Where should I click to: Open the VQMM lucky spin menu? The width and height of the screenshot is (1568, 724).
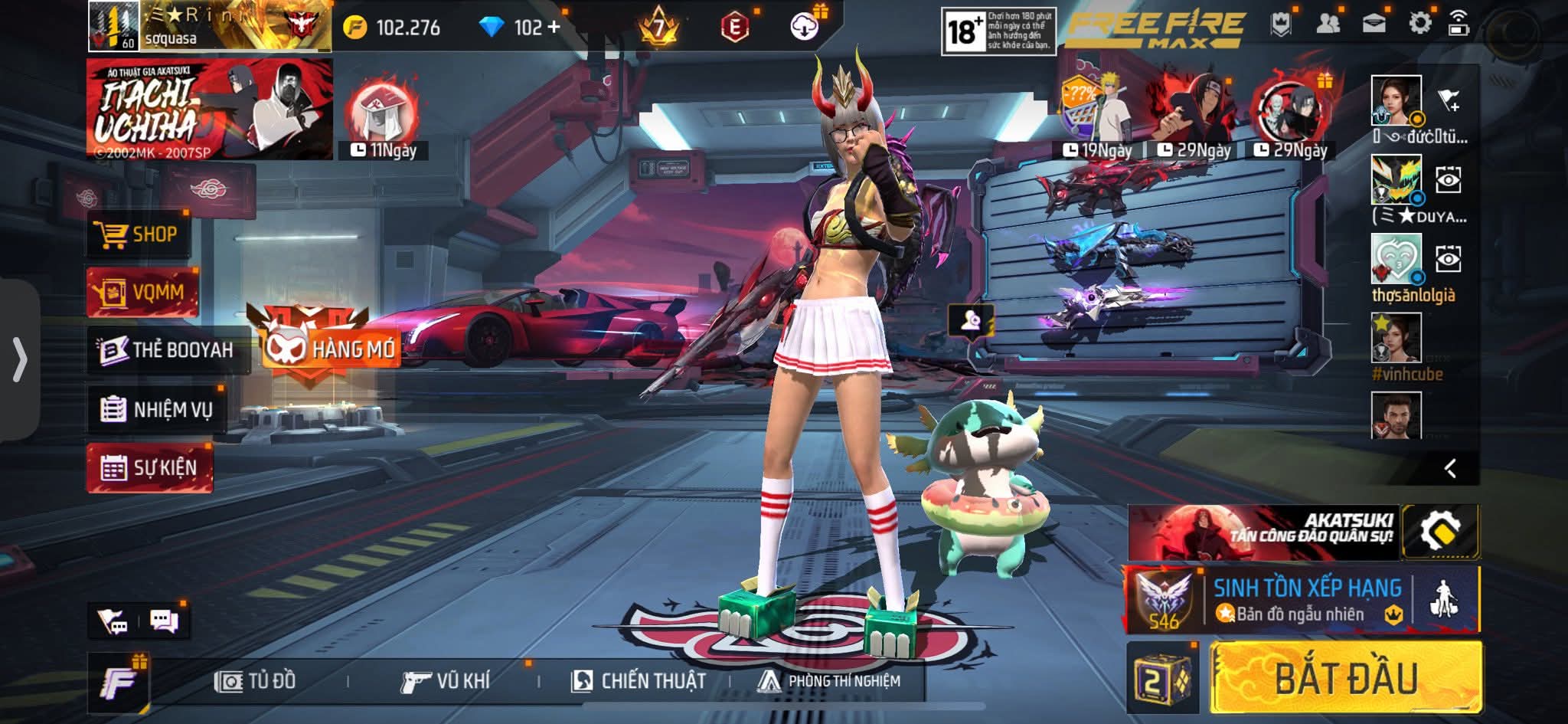[142, 292]
